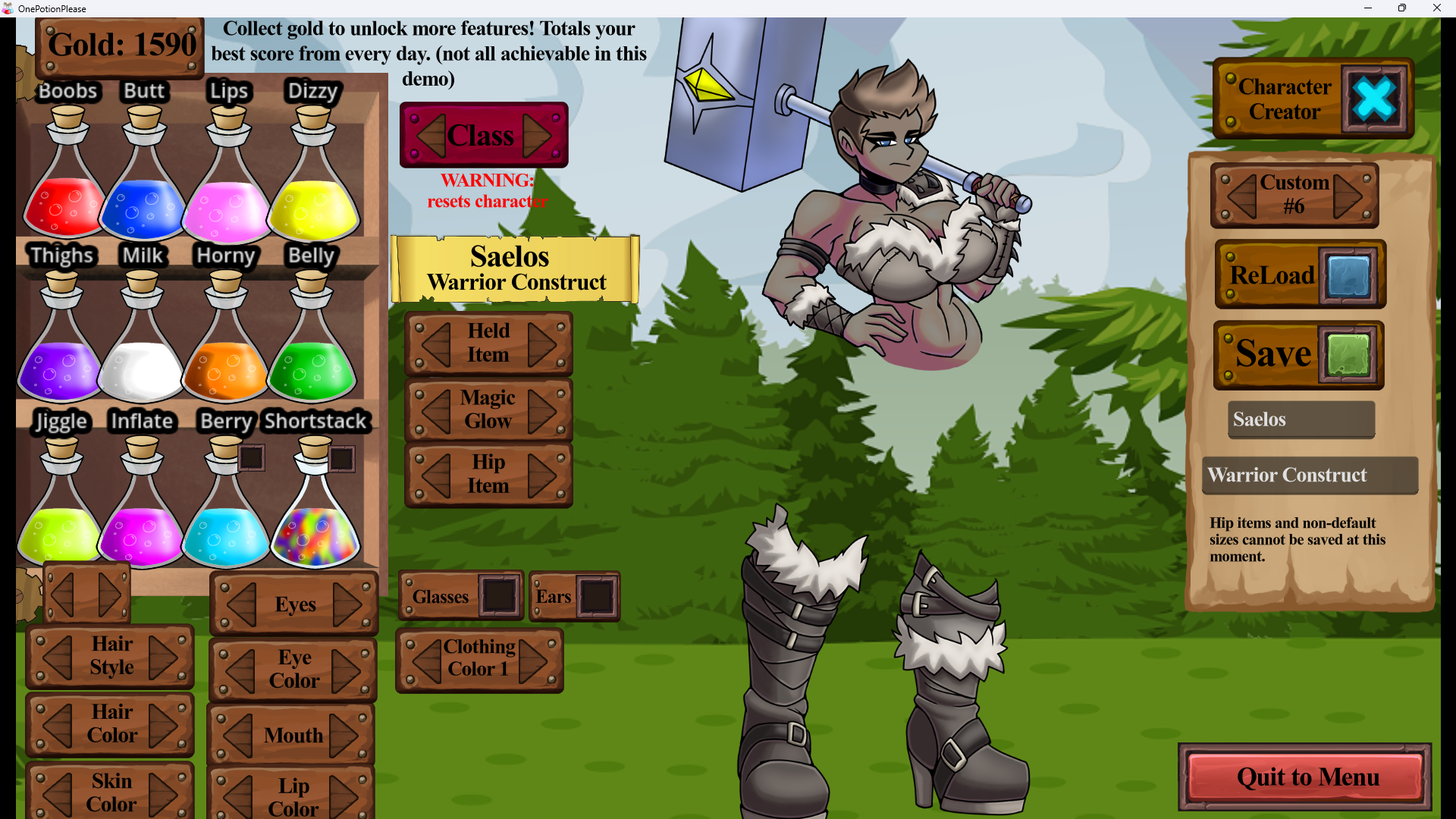This screenshot has height=819, width=1456.
Task: Toggle the Ears checkbox
Action: [x=597, y=596]
